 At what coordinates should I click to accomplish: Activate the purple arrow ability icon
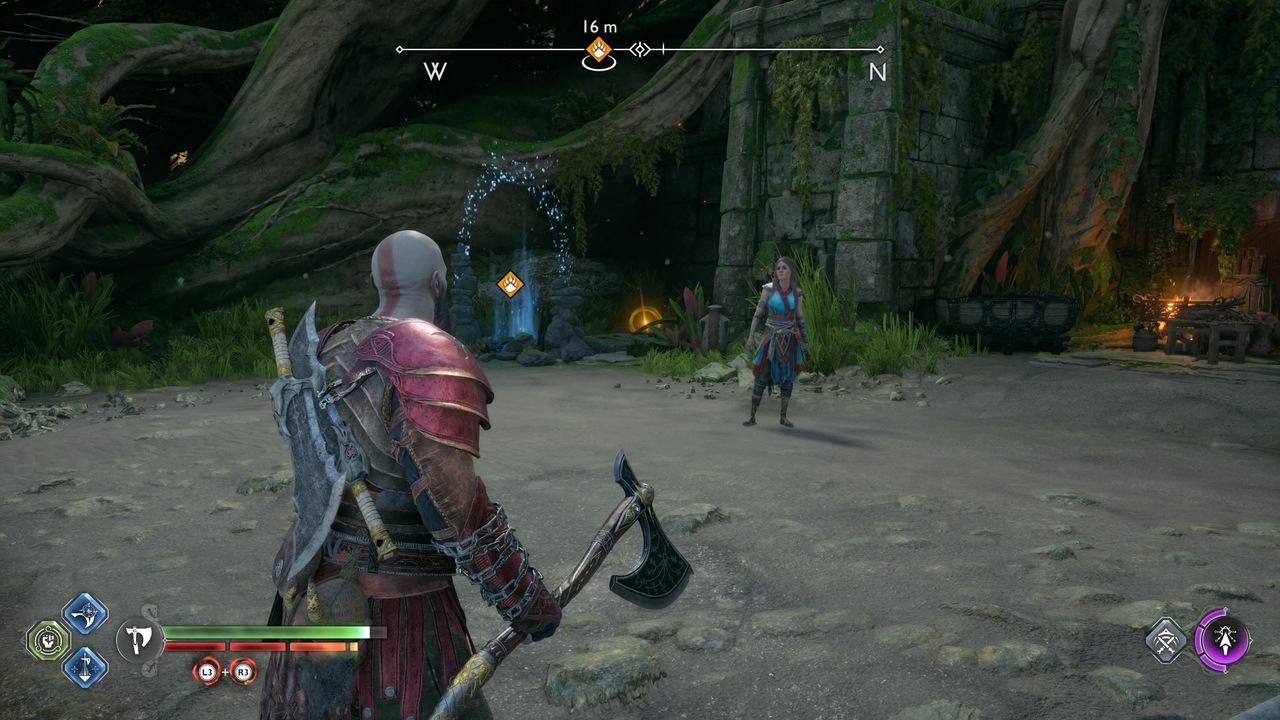click(x=1222, y=638)
